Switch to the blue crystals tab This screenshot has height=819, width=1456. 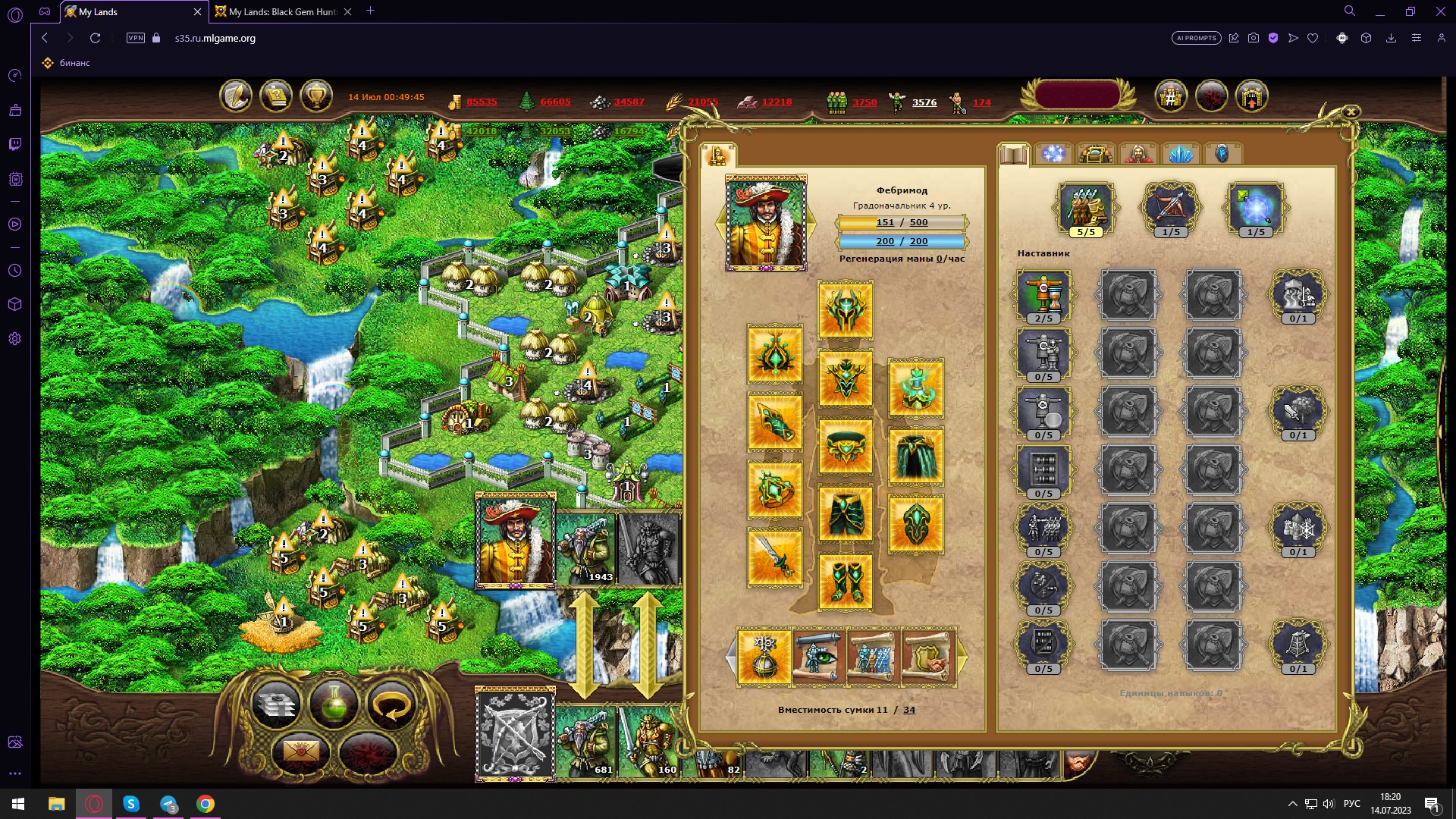click(1180, 155)
